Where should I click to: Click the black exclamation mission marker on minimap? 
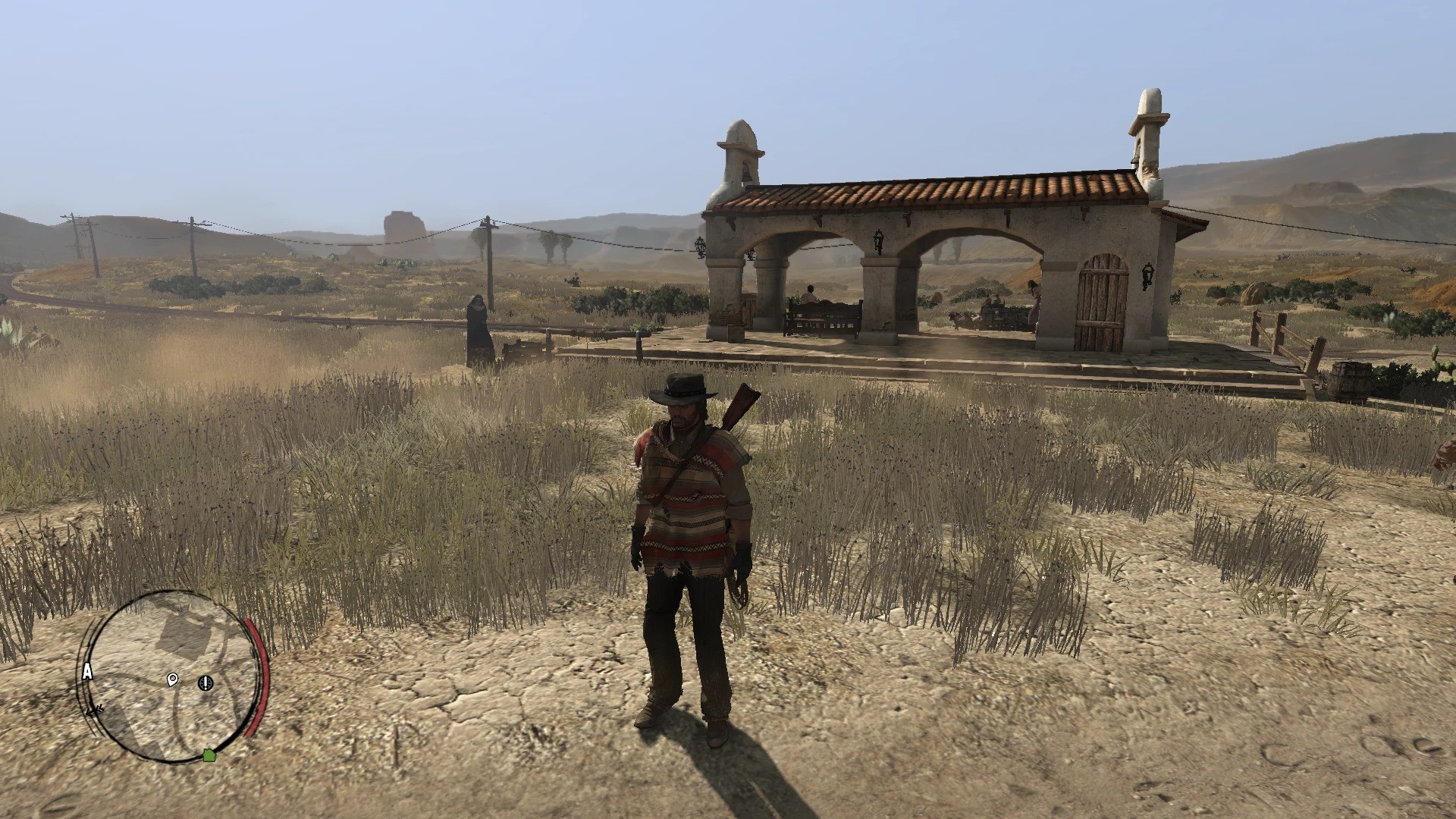point(205,682)
